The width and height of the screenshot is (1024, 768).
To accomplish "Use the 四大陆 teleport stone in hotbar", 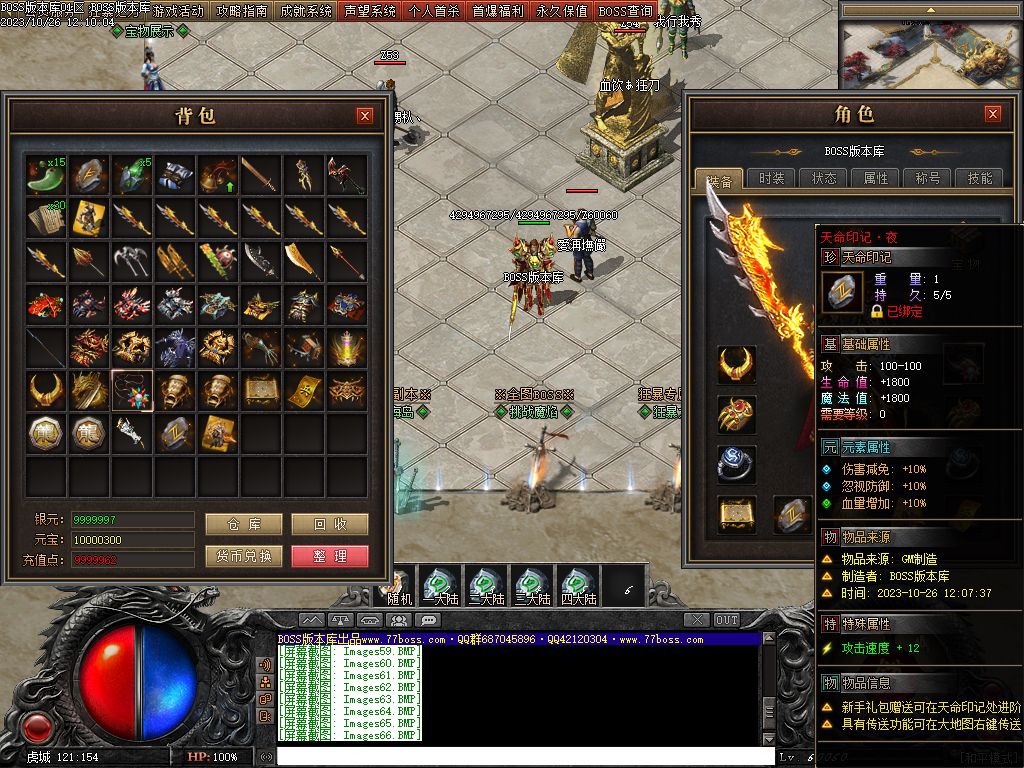I will (x=578, y=585).
